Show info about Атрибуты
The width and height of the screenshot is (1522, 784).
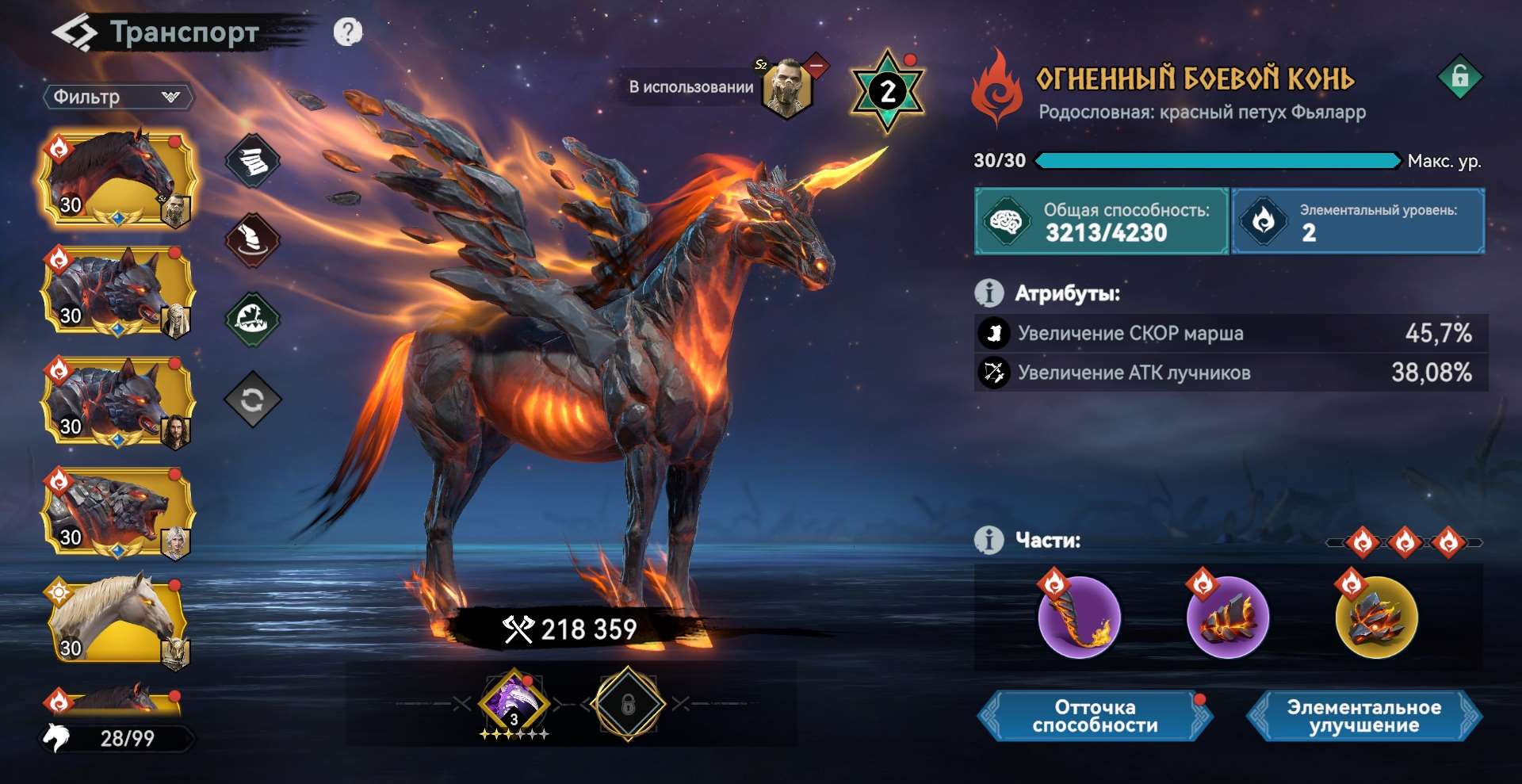click(x=989, y=293)
